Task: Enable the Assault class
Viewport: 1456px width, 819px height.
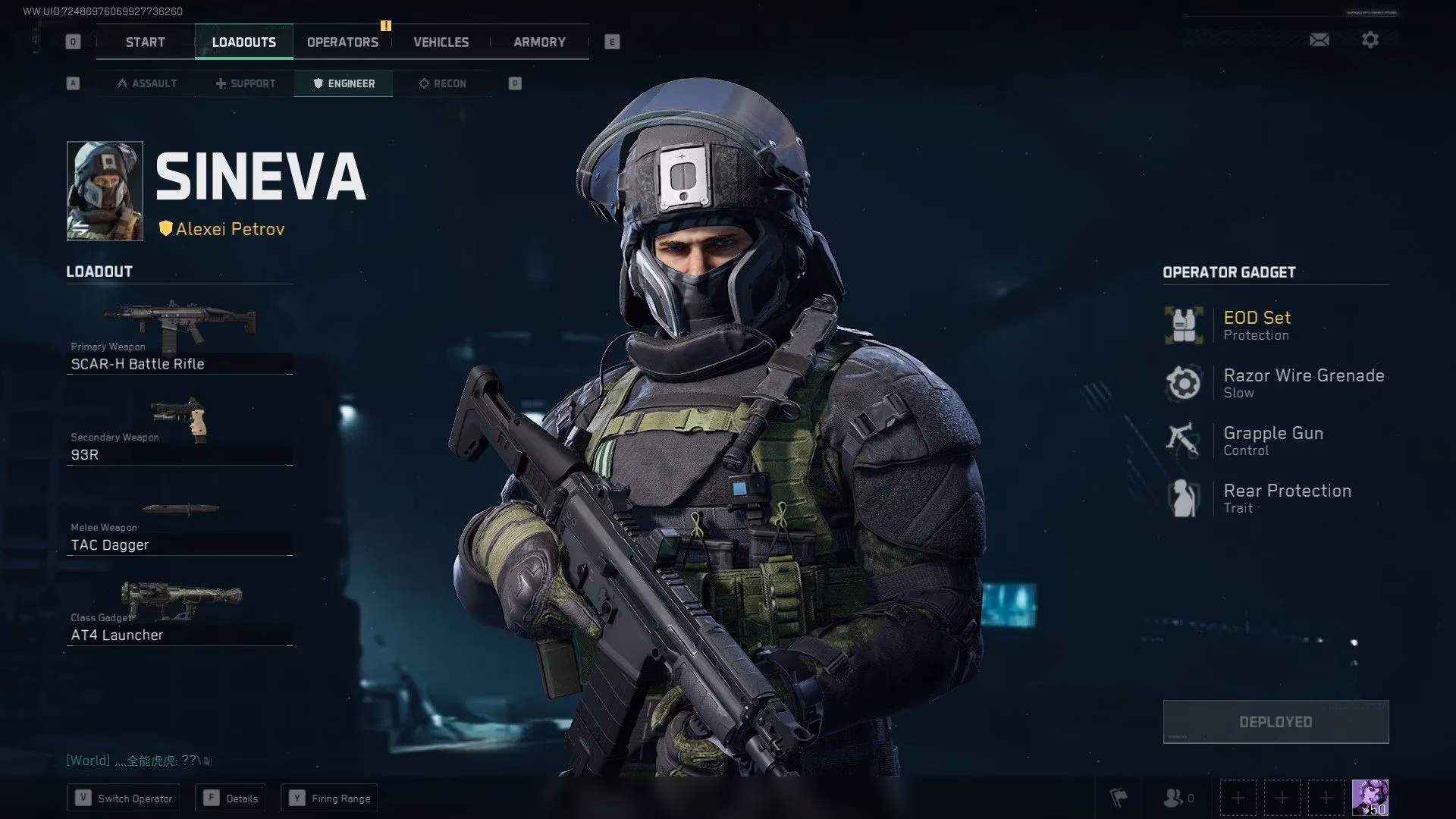Action: tap(146, 83)
